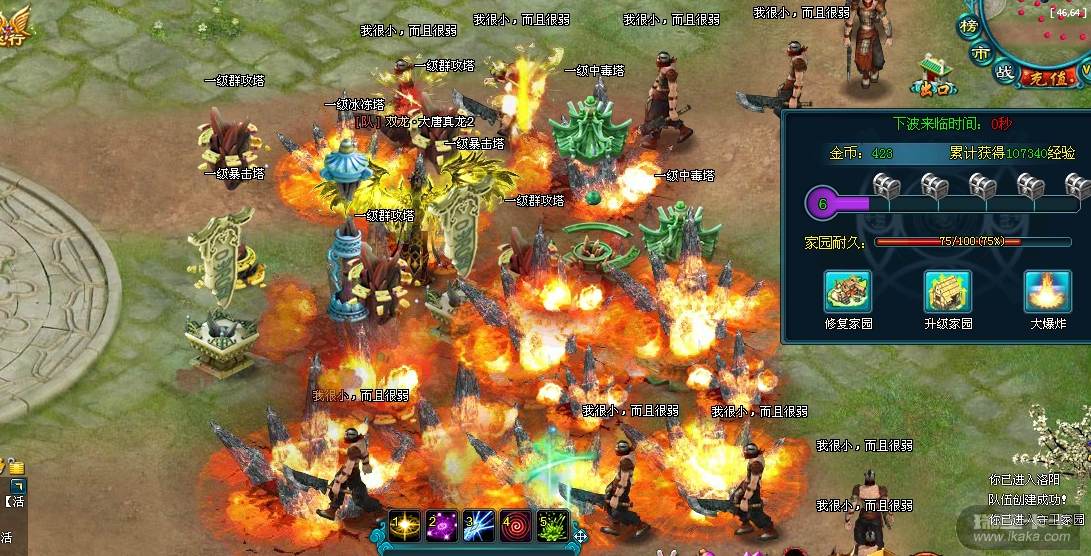This screenshot has height=556, width=1091.
Task: Click the 修复家园 repair home button
Action: click(x=847, y=292)
